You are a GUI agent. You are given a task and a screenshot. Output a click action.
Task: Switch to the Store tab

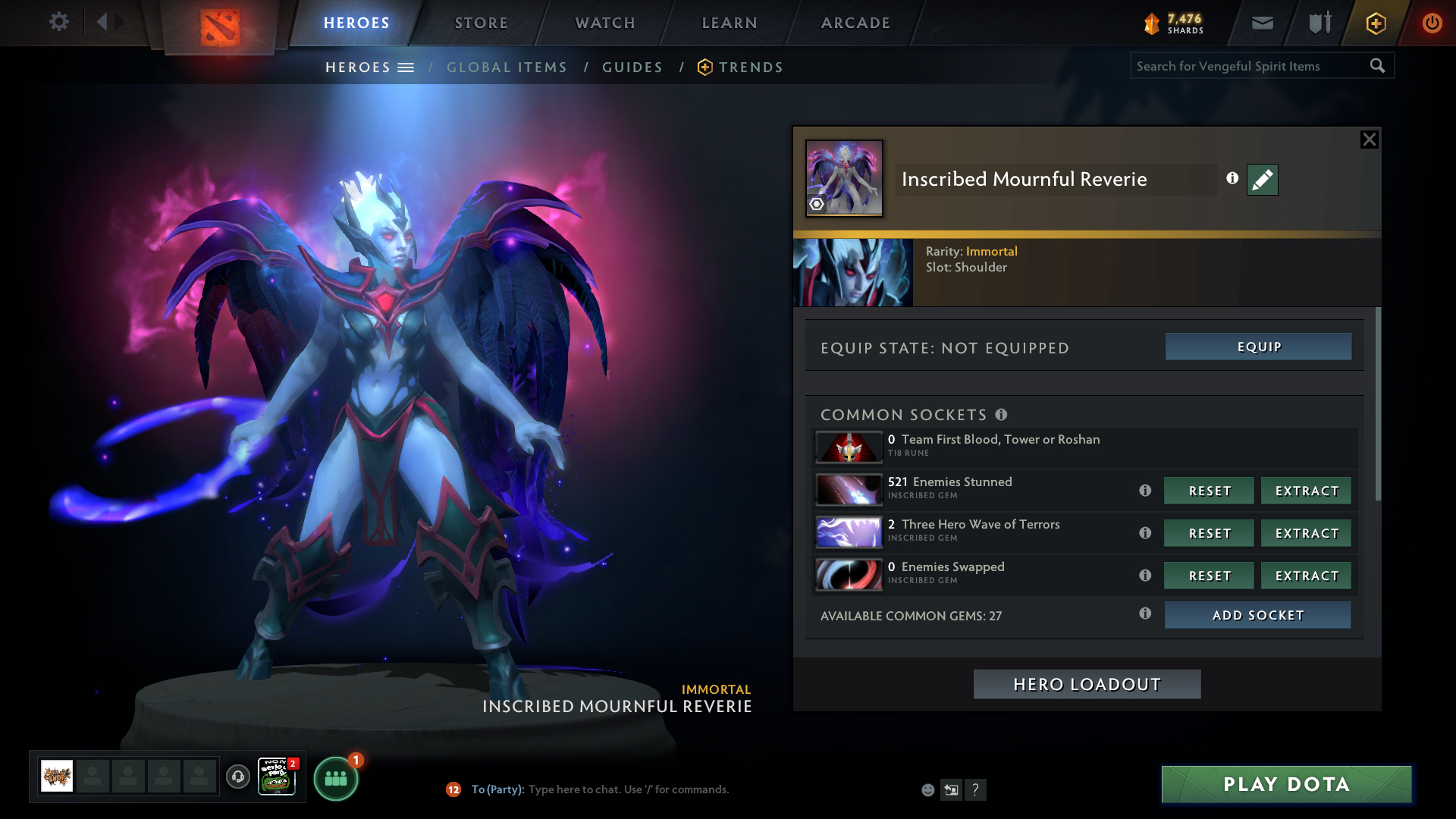[x=482, y=23]
